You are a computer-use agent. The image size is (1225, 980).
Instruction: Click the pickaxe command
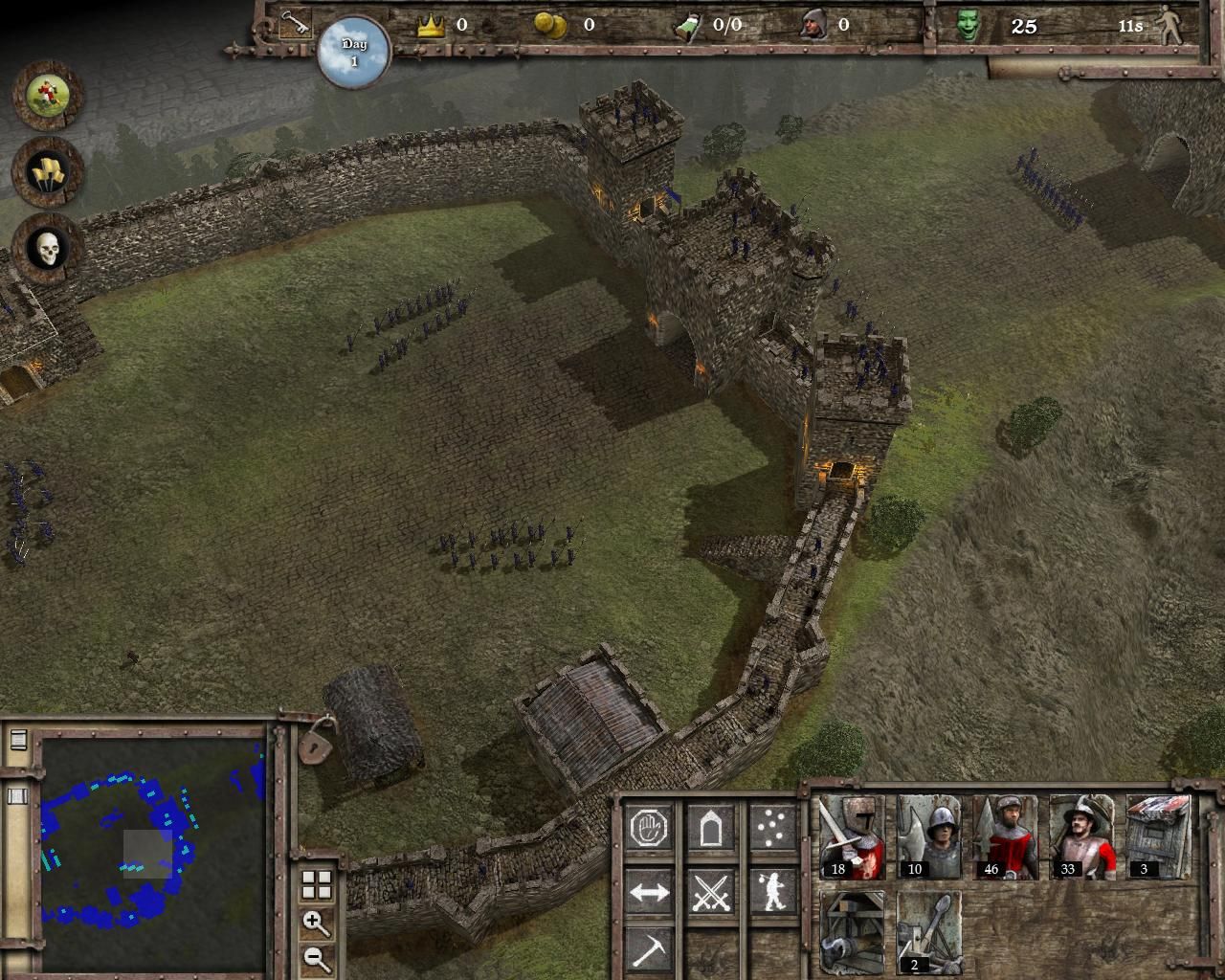(x=649, y=950)
